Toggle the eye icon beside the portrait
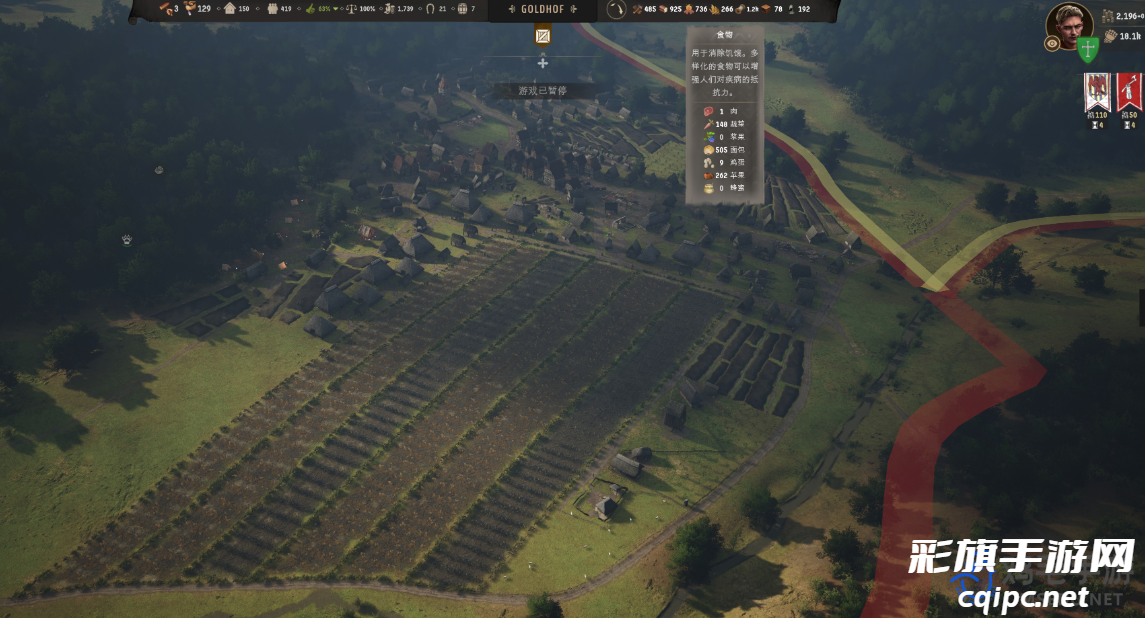Viewport: 1145px width, 618px height. pyautogui.click(x=1052, y=44)
